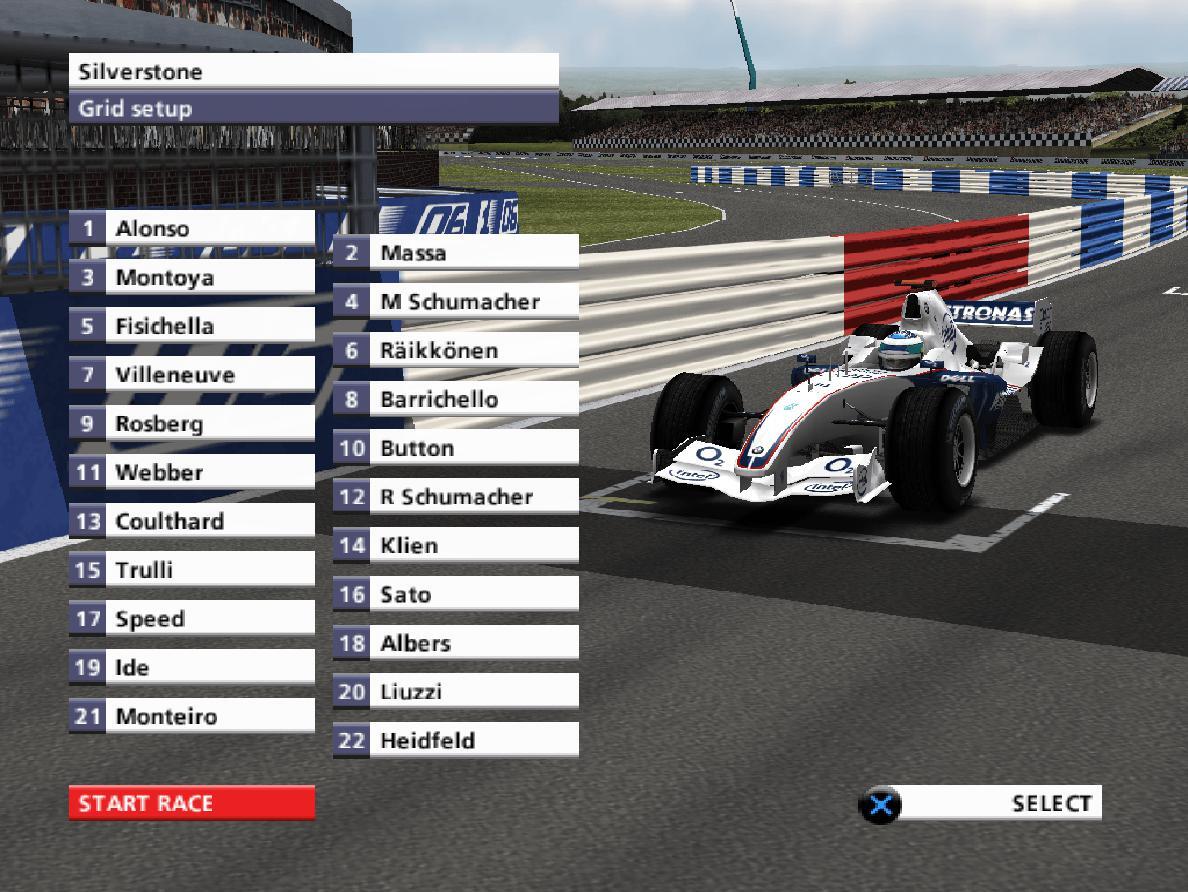Select Trulli's grid slot

click(191, 570)
